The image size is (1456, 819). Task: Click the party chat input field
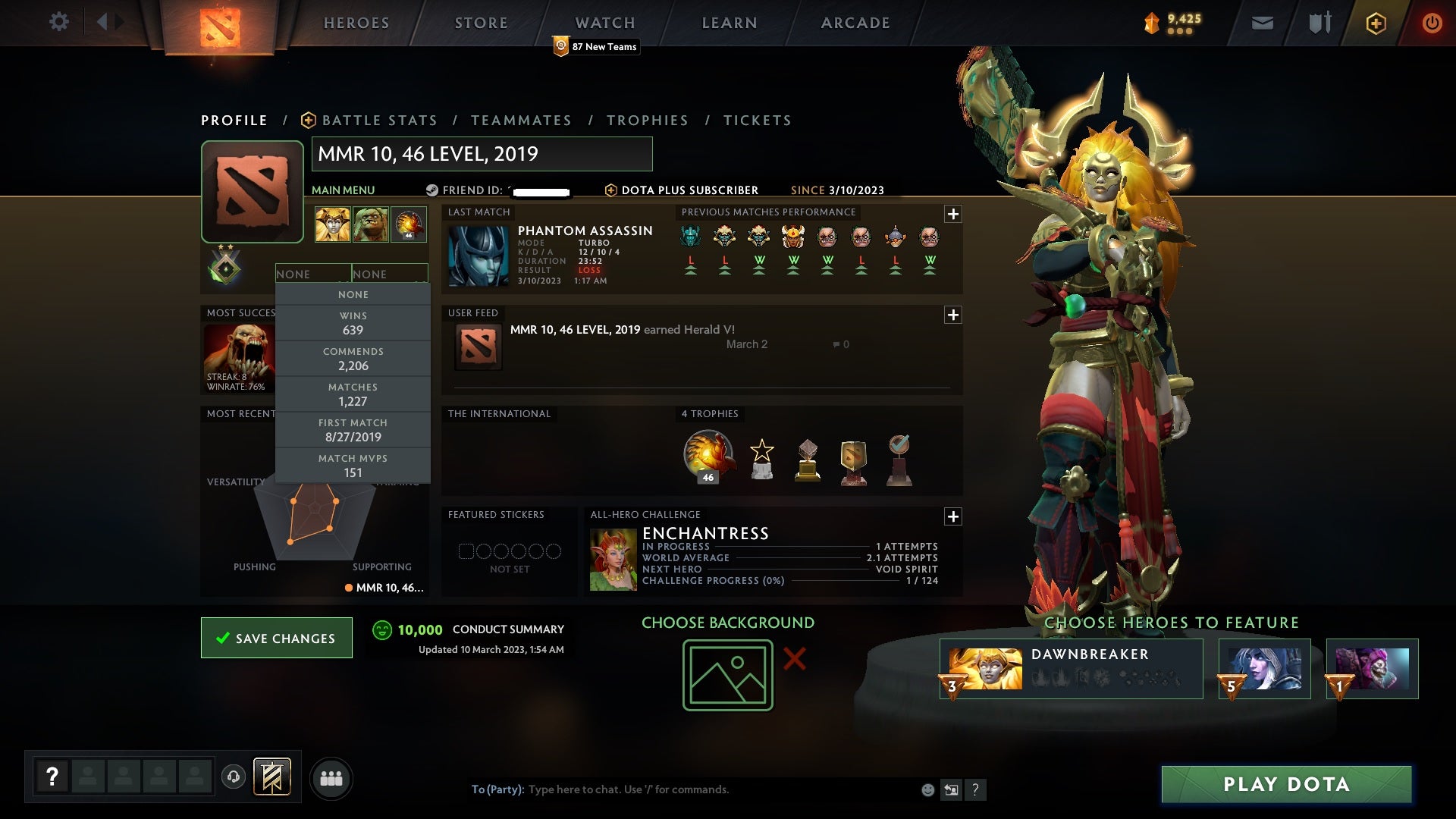(x=682, y=789)
